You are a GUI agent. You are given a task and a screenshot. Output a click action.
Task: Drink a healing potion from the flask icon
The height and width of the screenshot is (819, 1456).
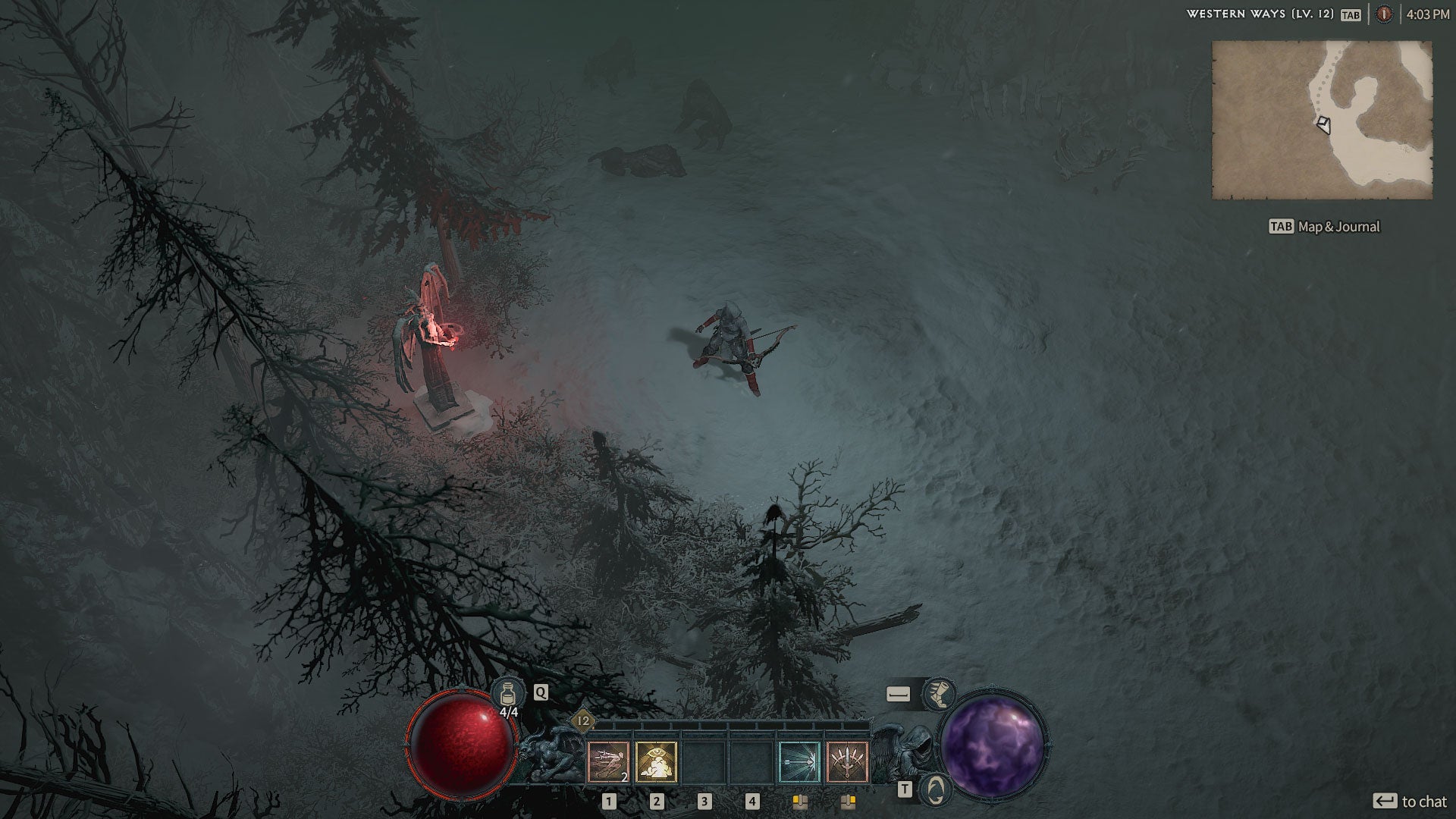click(508, 694)
